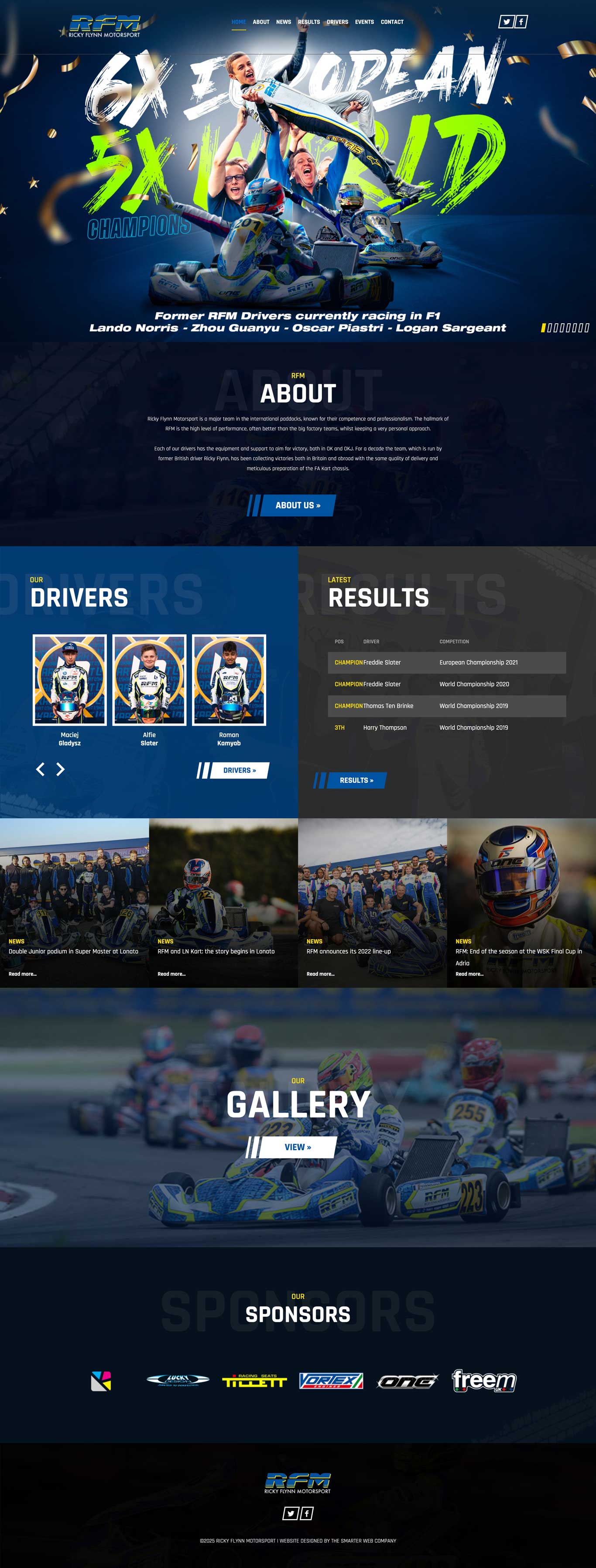Go to Events in the navigation bar
Viewport: 596px width, 1568px height.
coord(364,22)
